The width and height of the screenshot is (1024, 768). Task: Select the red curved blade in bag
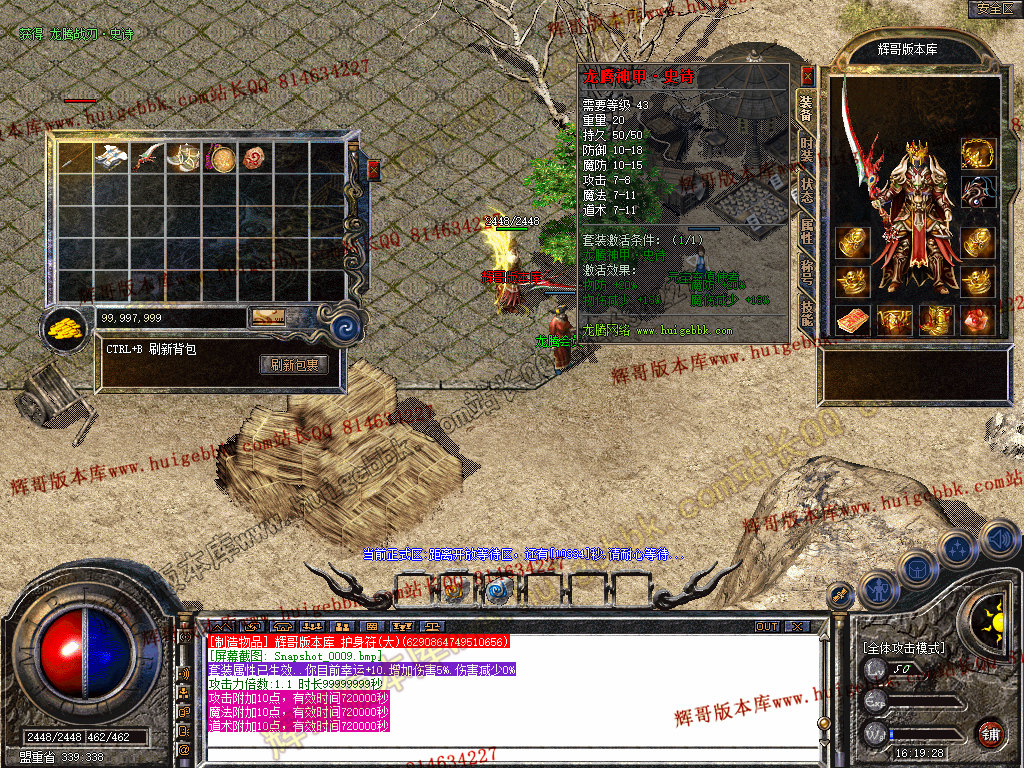(148, 157)
